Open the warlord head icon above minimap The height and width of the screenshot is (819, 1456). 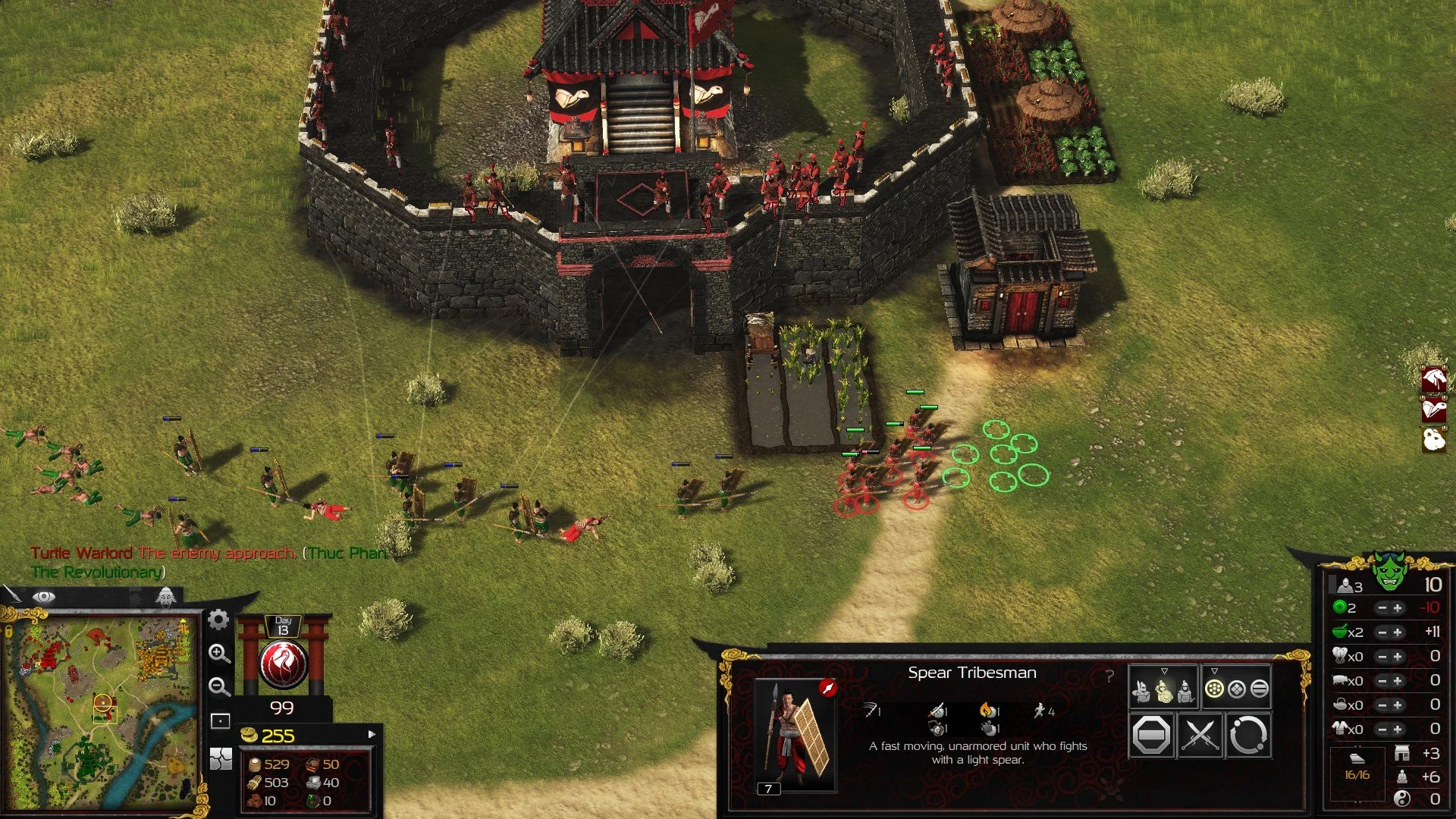coord(165,596)
